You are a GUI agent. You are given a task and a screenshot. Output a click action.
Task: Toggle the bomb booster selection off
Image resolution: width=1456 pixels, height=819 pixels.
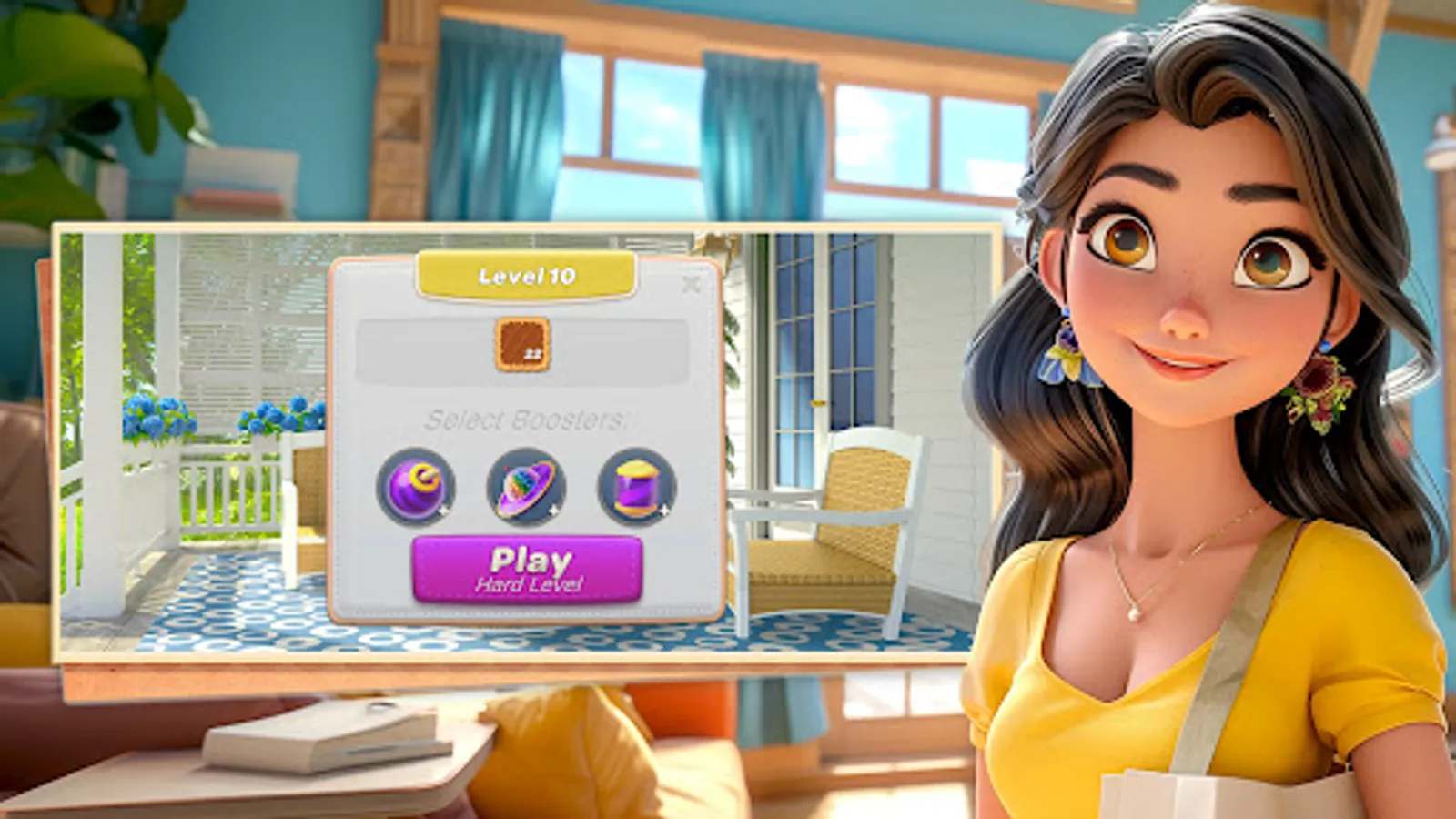coord(417,487)
